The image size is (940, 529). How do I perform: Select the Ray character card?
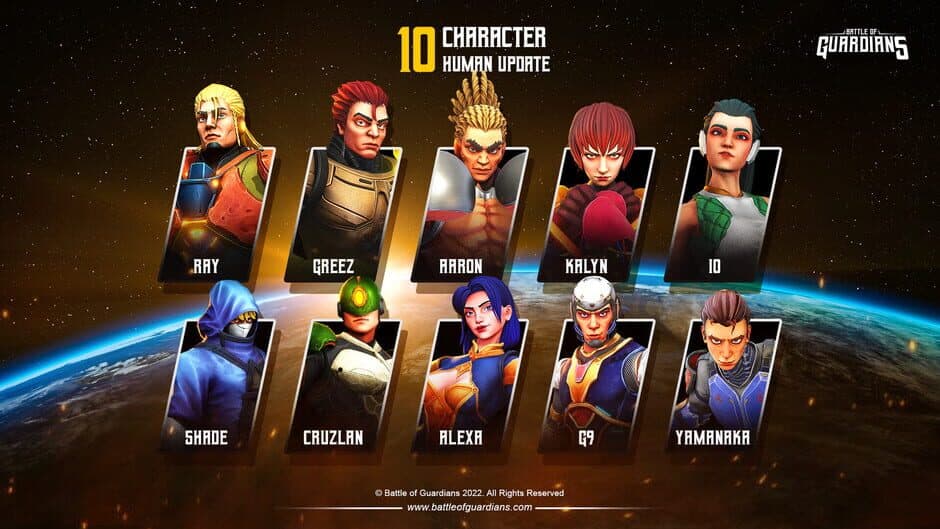coord(217,210)
